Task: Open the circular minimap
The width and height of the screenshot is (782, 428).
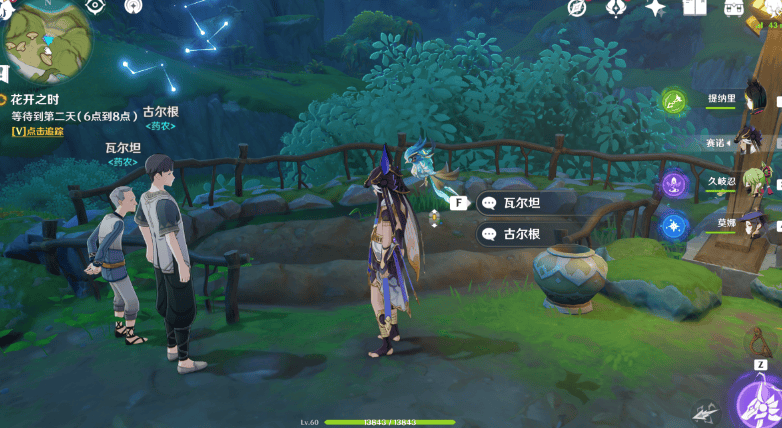Action: (x=48, y=40)
